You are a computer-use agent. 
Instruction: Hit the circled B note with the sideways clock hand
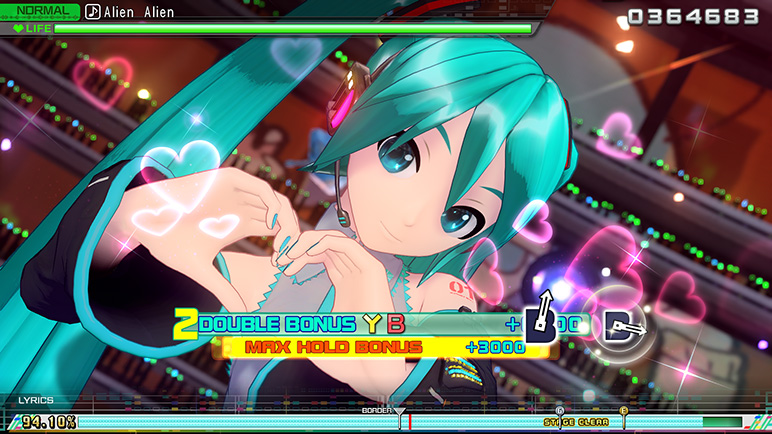click(617, 324)
